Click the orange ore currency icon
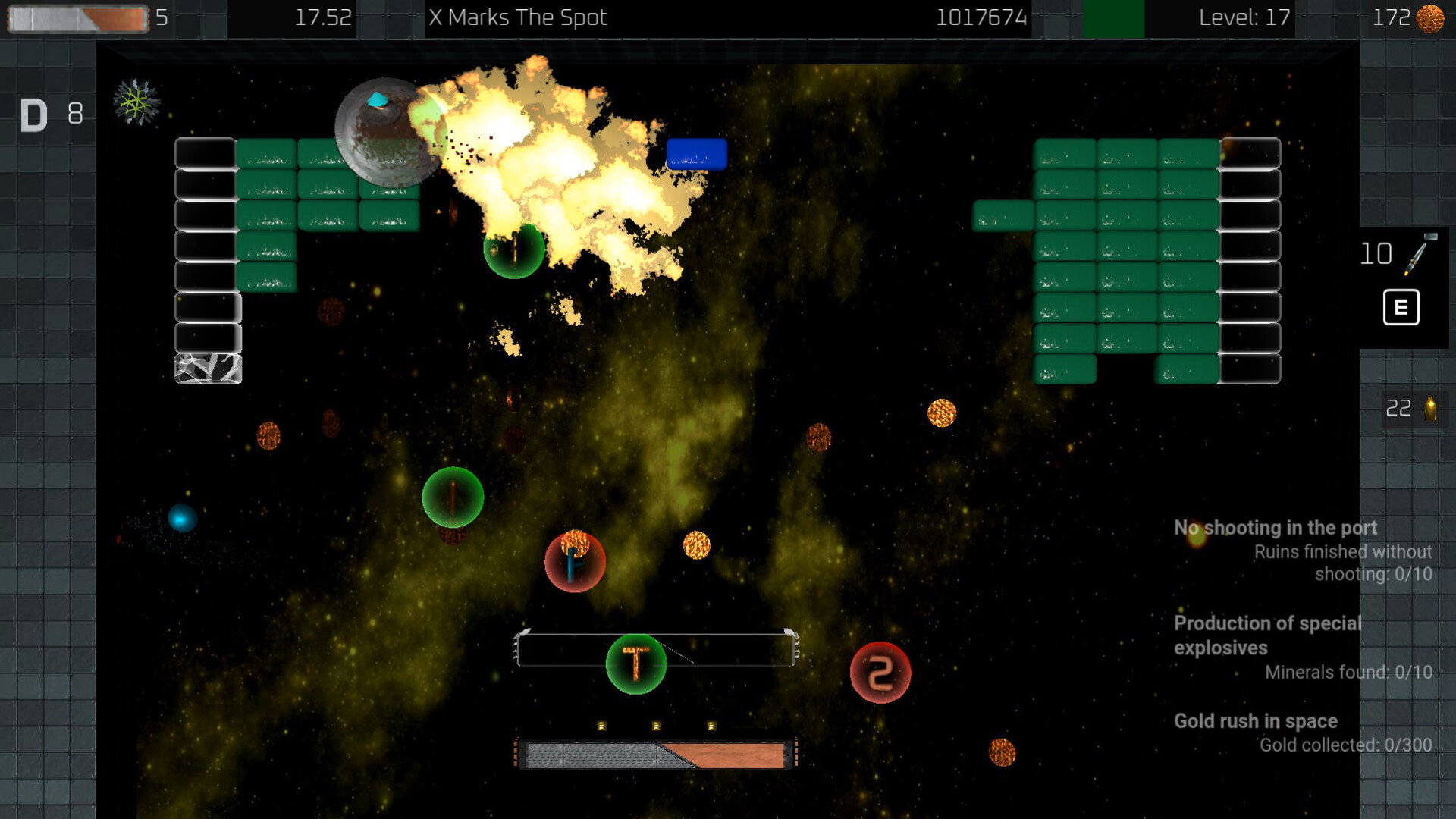The width and height of the screenshot is (1456, 819). pos(1430,18)
